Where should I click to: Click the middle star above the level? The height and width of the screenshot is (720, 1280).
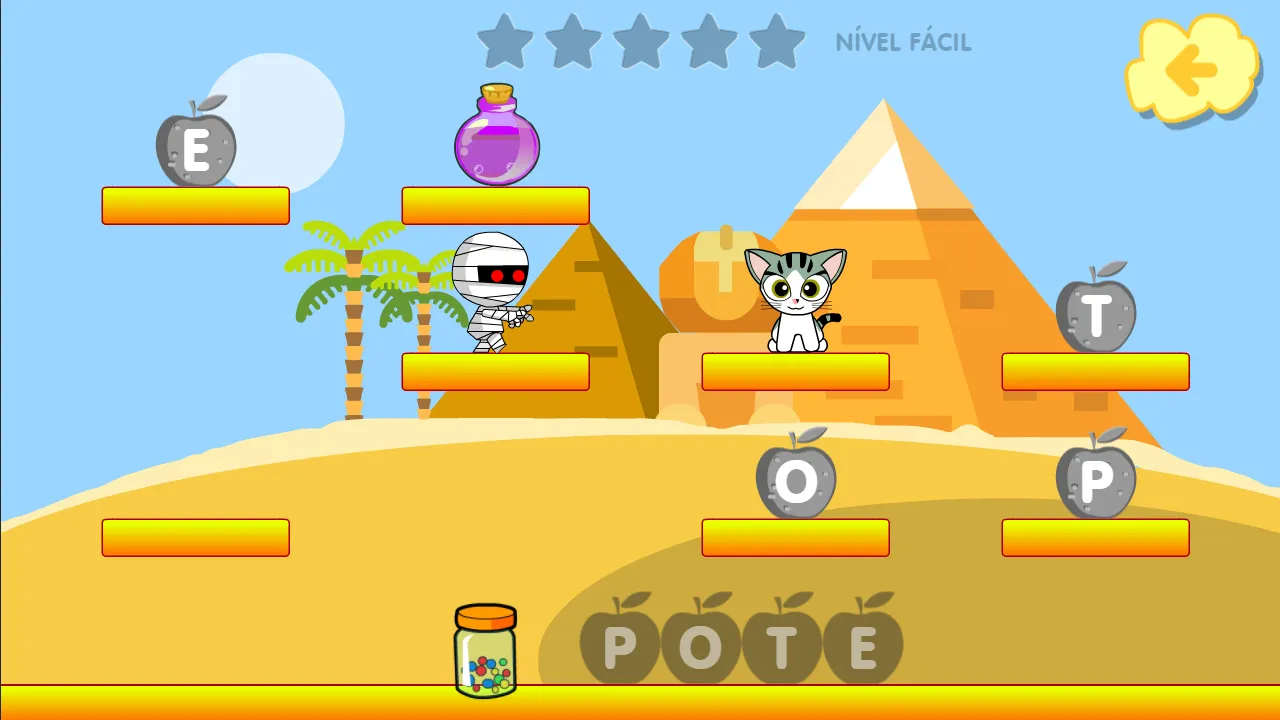639,42
